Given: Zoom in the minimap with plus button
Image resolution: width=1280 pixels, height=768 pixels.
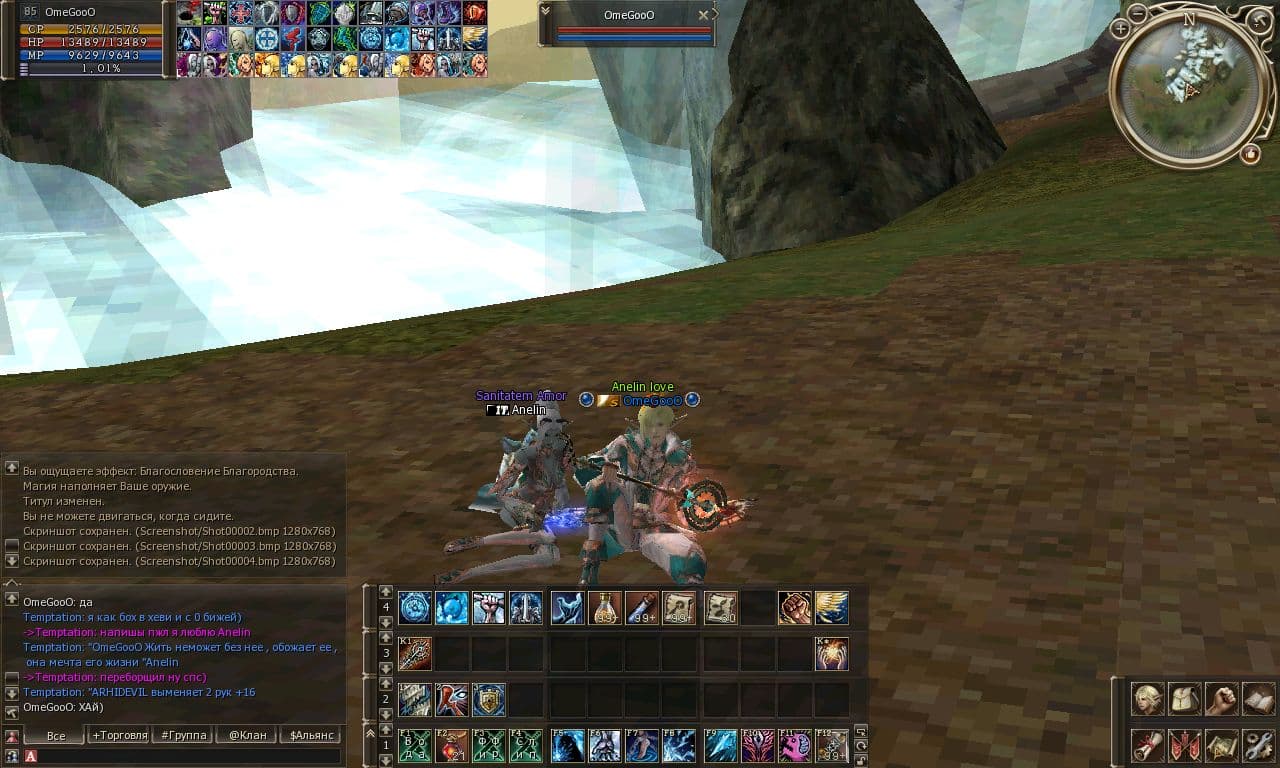Looking at the screenshot, I should tap(1121, 28).
